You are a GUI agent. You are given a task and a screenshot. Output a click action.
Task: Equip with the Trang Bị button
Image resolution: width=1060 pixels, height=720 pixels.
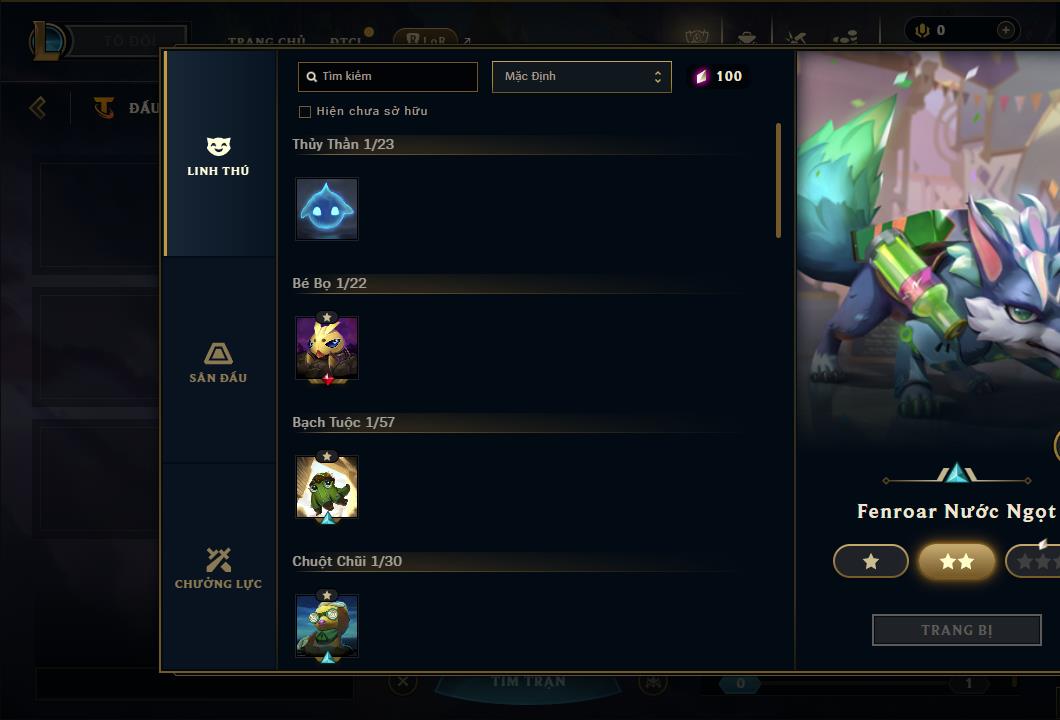click(956, 630)
